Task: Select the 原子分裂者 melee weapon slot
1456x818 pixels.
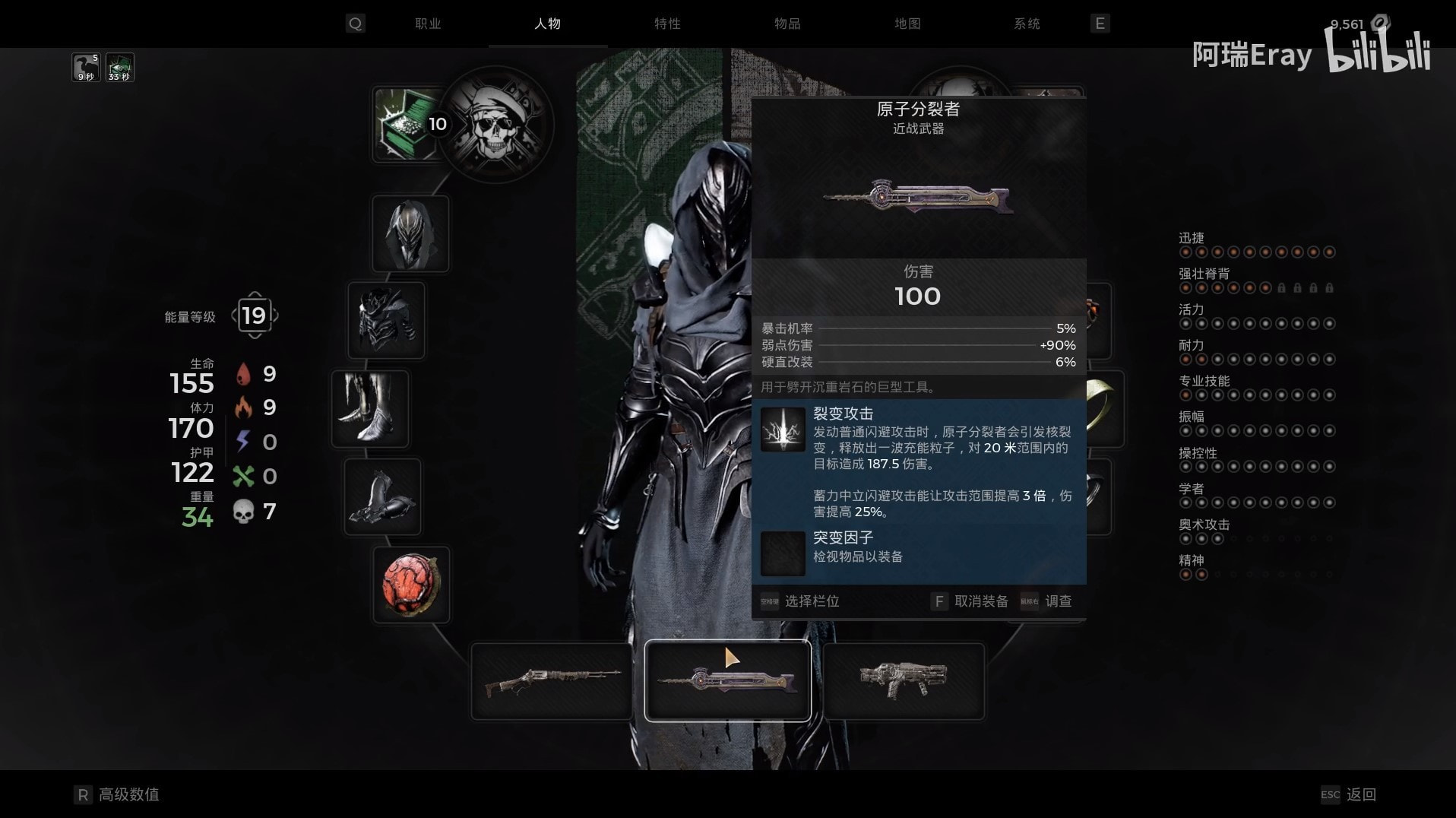Action: click(727, 681)
